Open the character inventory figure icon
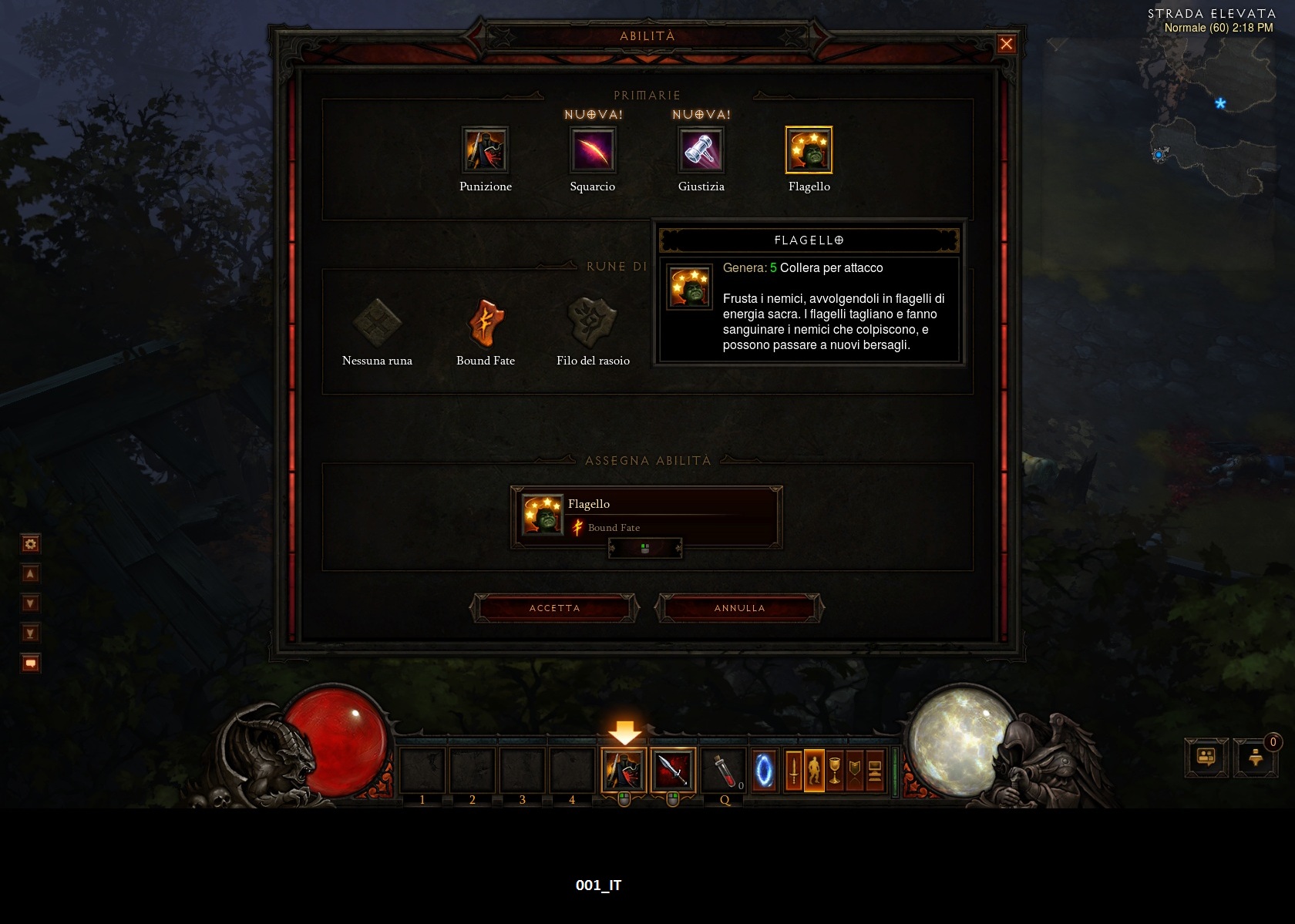This screenshot has height=924, width=1295. coord(814,770)
